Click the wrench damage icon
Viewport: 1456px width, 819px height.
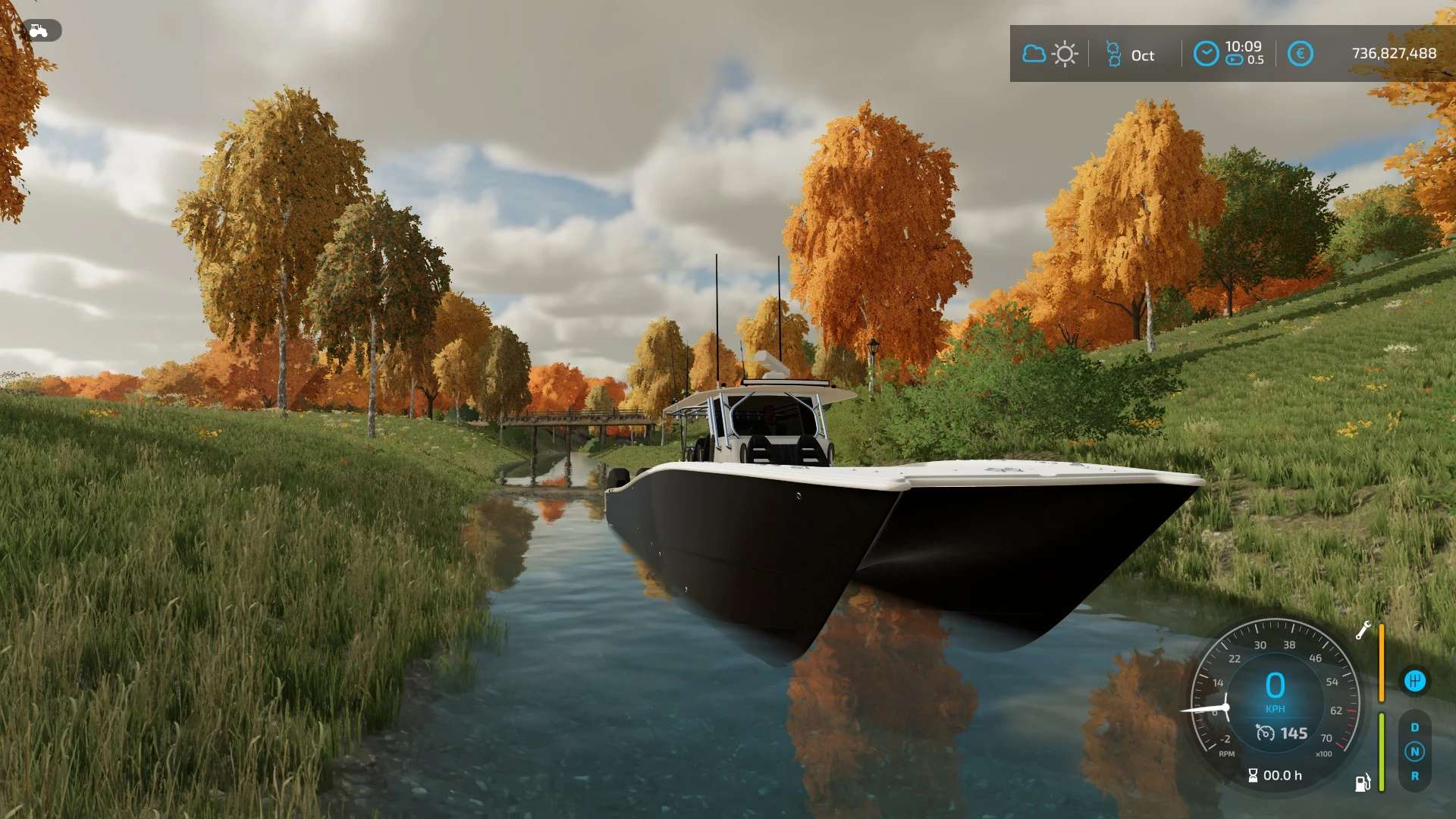point(1363,630)
